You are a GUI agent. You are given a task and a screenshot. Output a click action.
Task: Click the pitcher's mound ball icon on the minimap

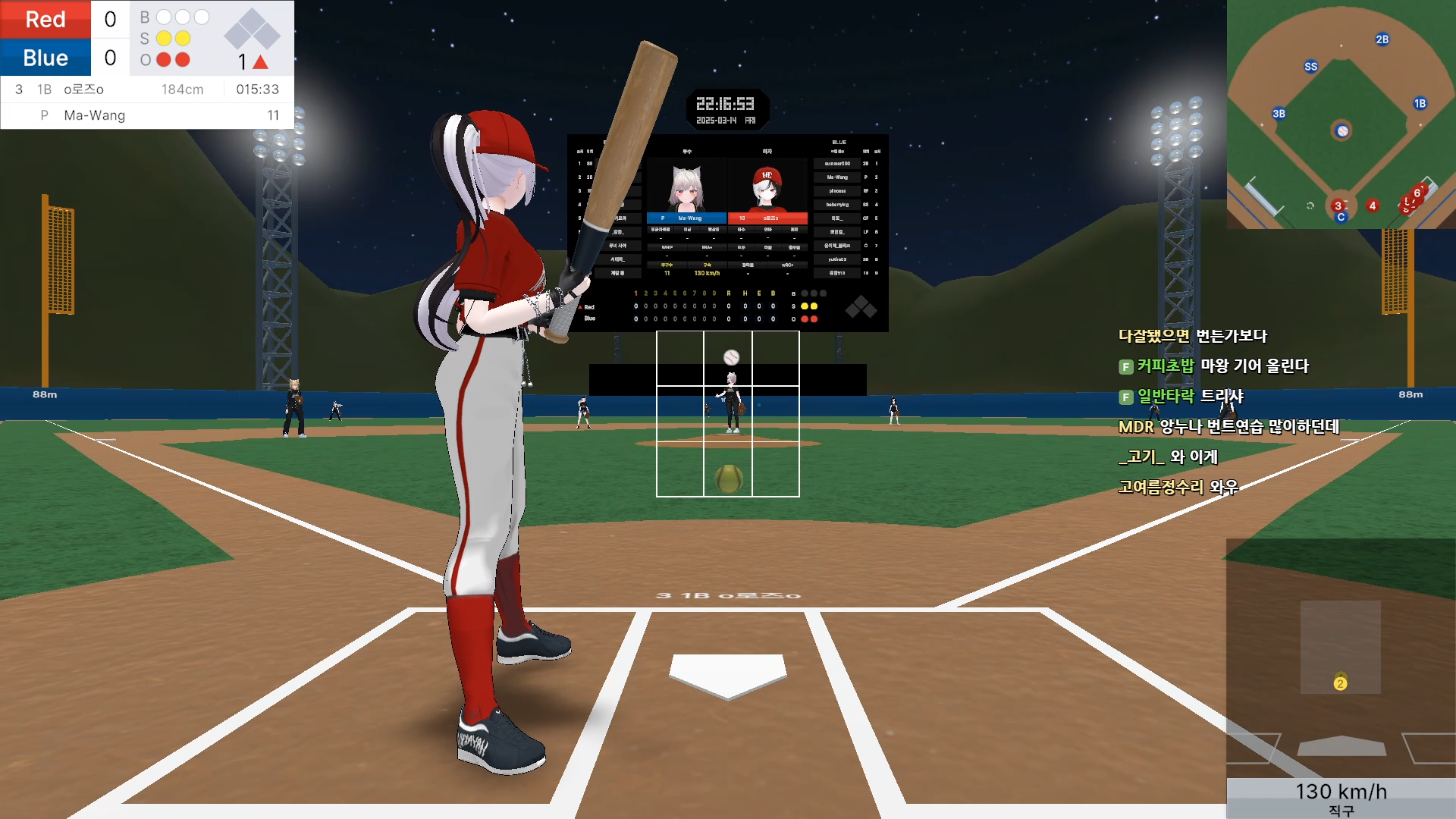[x=1342, y=131]
